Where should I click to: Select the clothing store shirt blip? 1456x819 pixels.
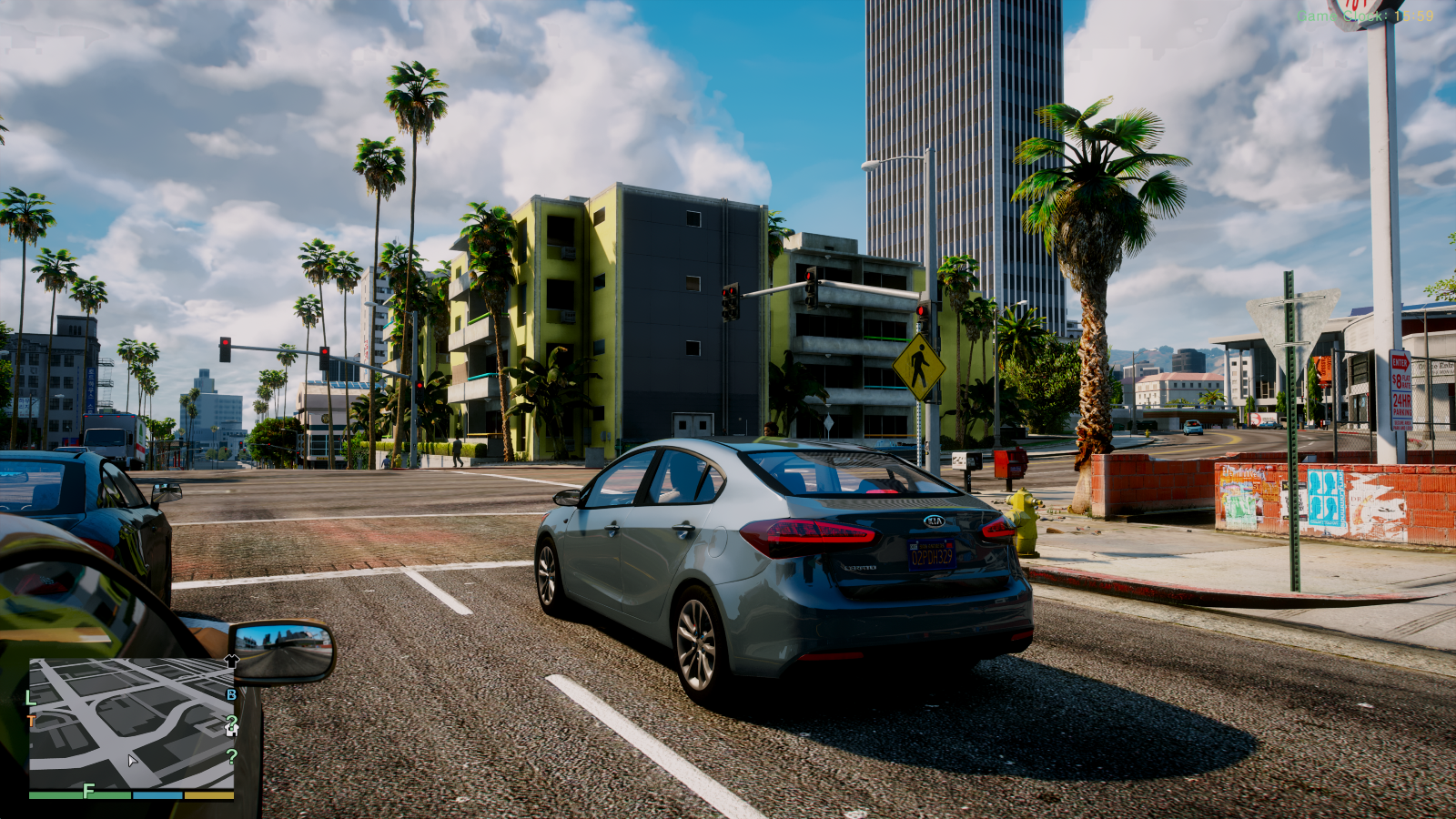coord(231,662)
